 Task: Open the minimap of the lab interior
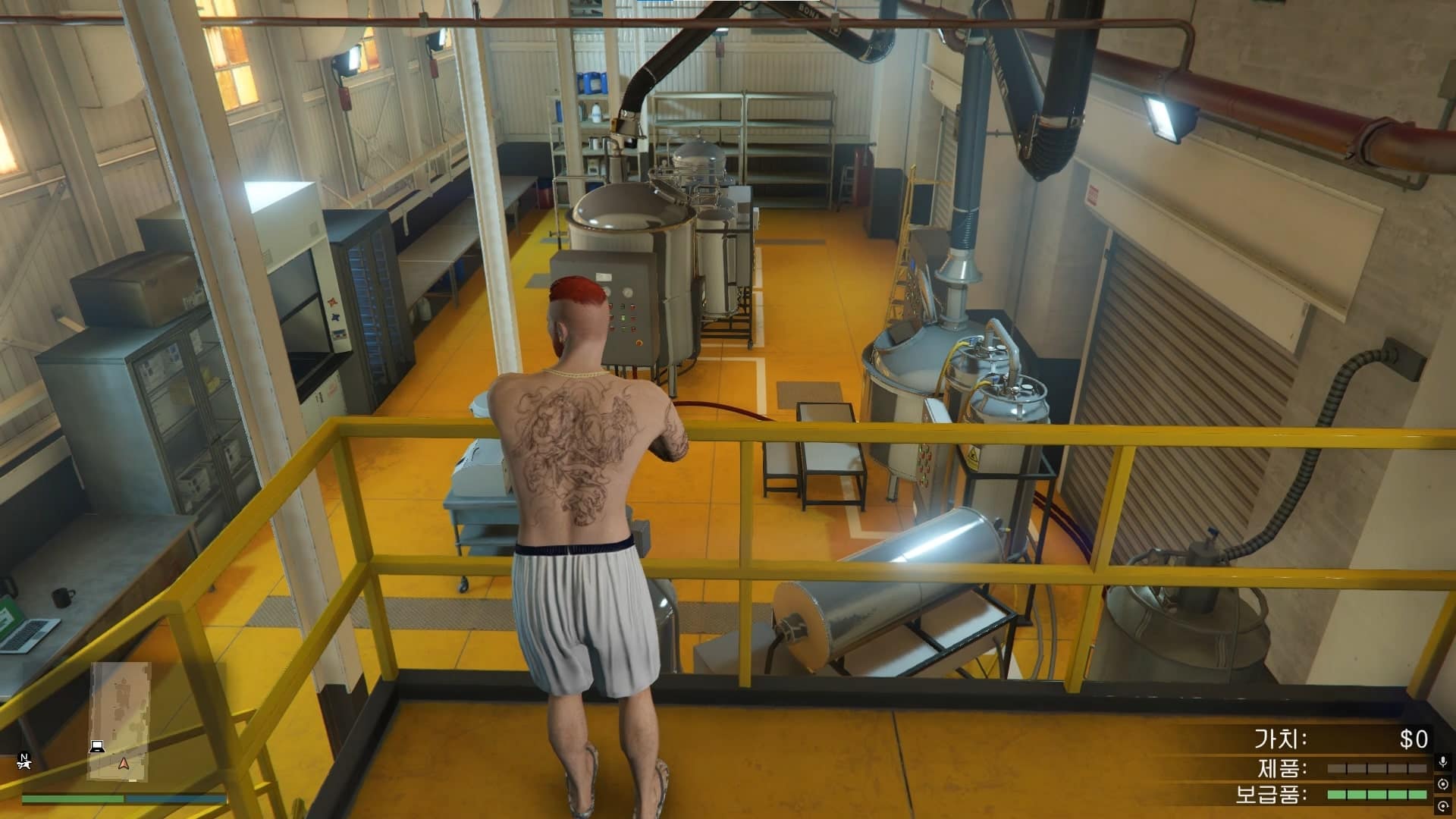pyautogui.click(x=121, y=720)
